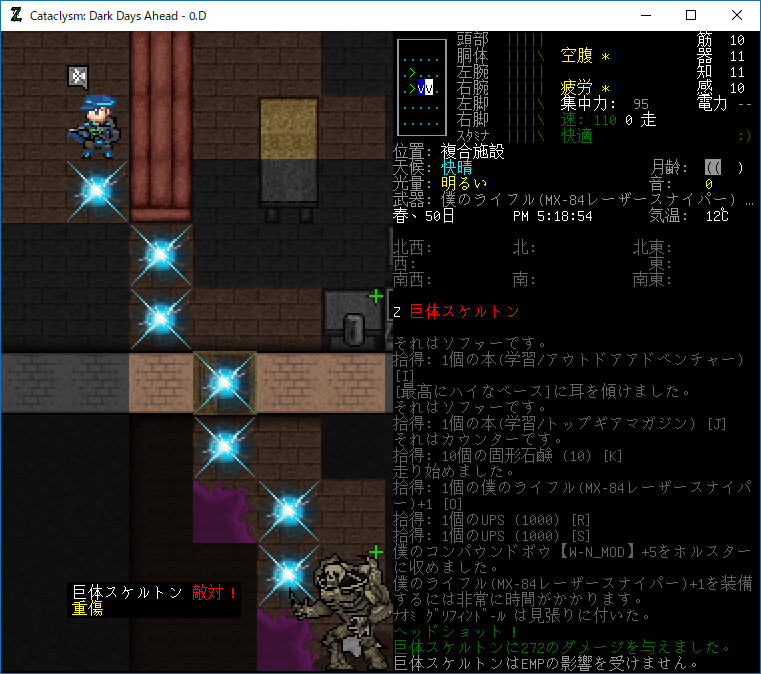The height and width of the screenshot is (674, 761).
Task: Click the overmap minimap panel
Action: point(418,87)
